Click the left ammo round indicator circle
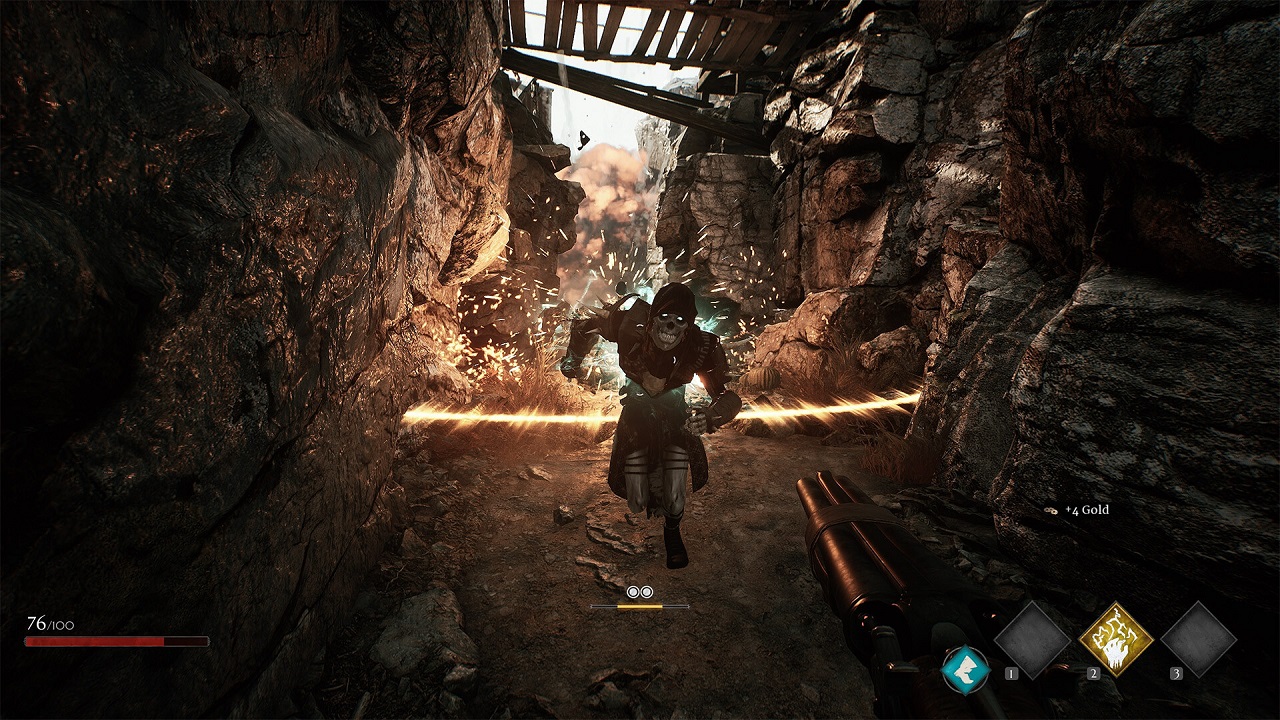The height and width of the screenshot is (720, 1280). [632, 592]
